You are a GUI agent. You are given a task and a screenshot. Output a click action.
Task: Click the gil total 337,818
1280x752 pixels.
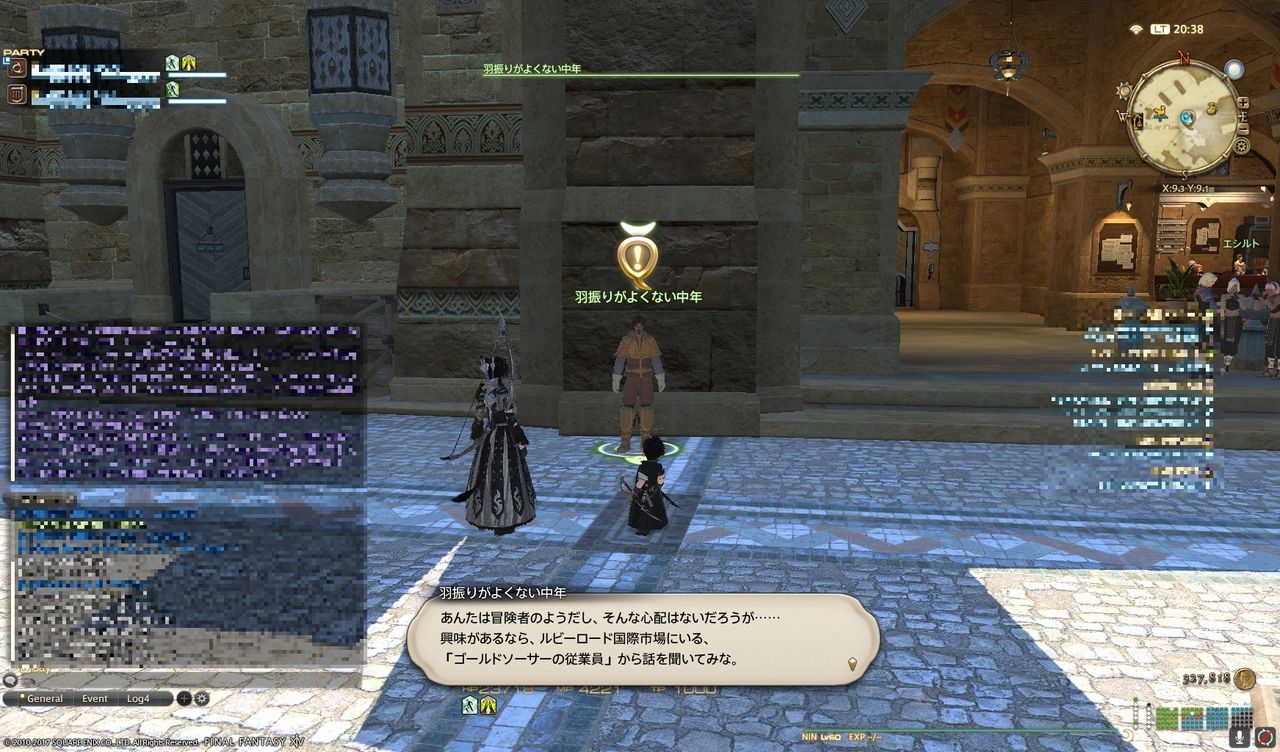(x=1209, y=679)
